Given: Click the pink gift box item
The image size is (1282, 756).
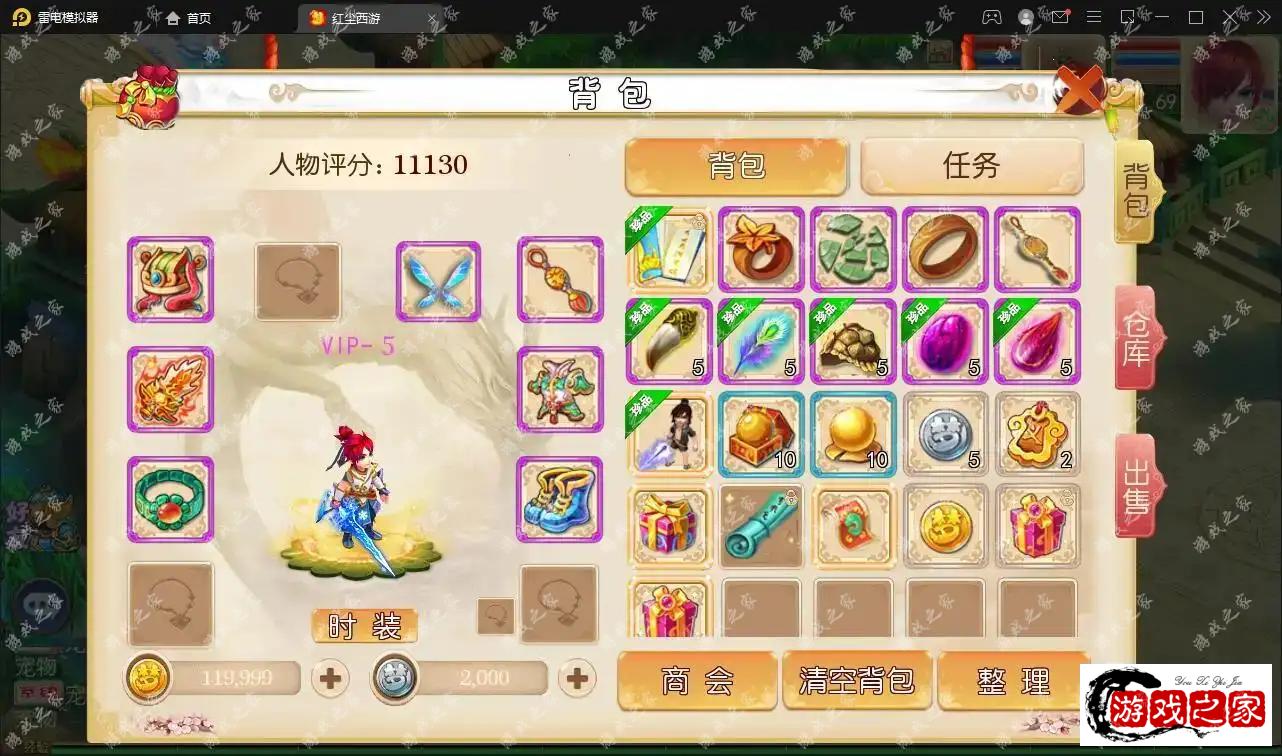Looking at the screenshot, I should pyautogui.click(x=669, y=526).
